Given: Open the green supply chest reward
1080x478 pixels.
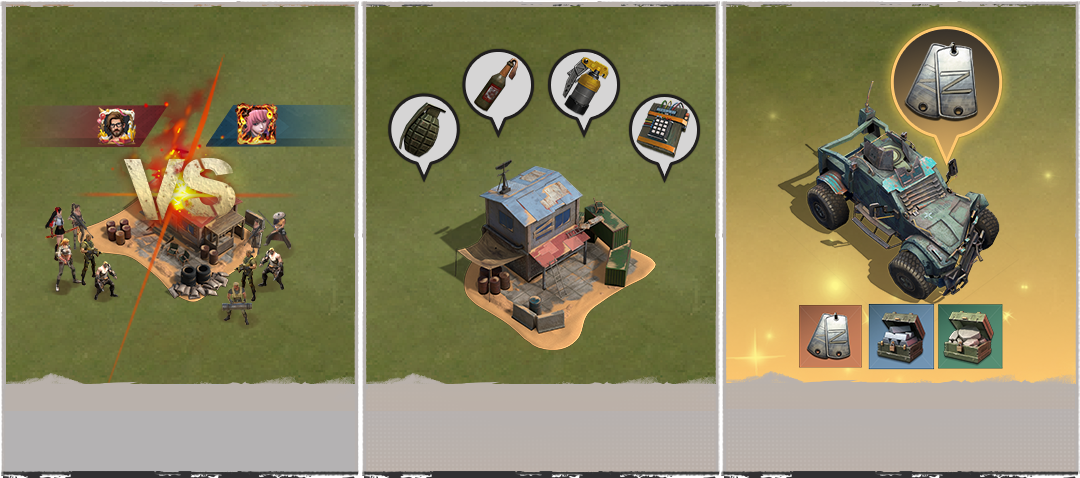Looking at the screenshot, I should (x=970, y=336).
